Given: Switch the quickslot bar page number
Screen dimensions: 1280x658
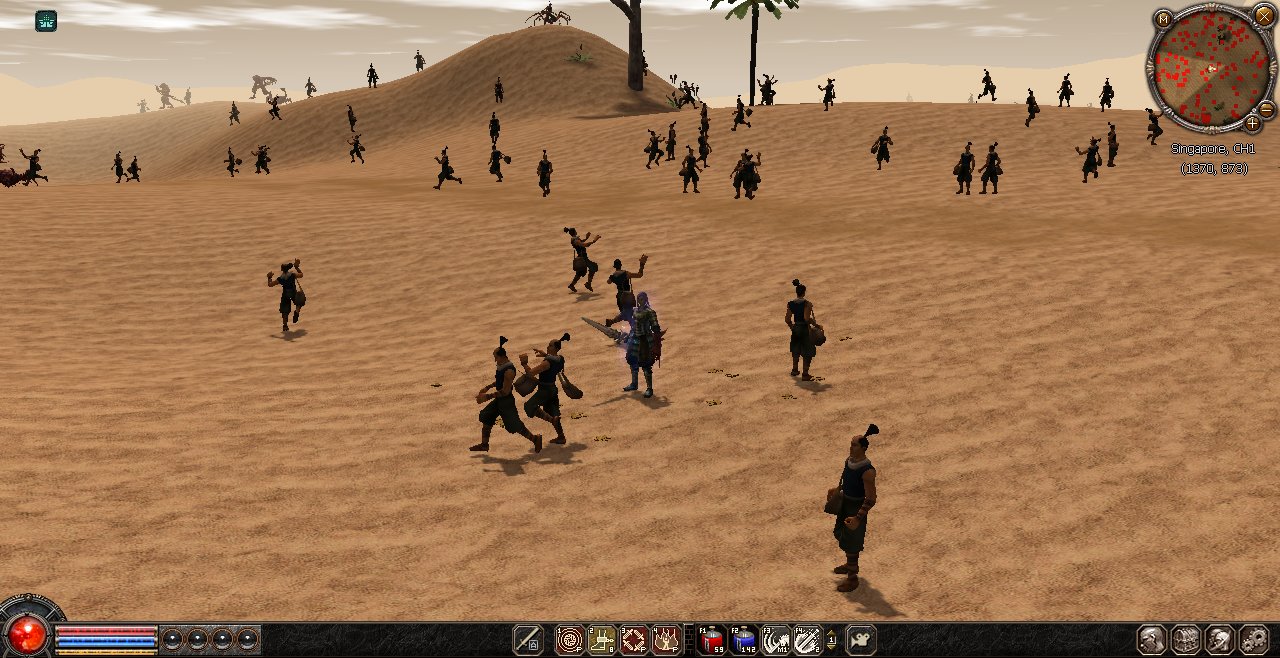Looking at the screenshot, I should pyautogui.click(x=831, y=640).
